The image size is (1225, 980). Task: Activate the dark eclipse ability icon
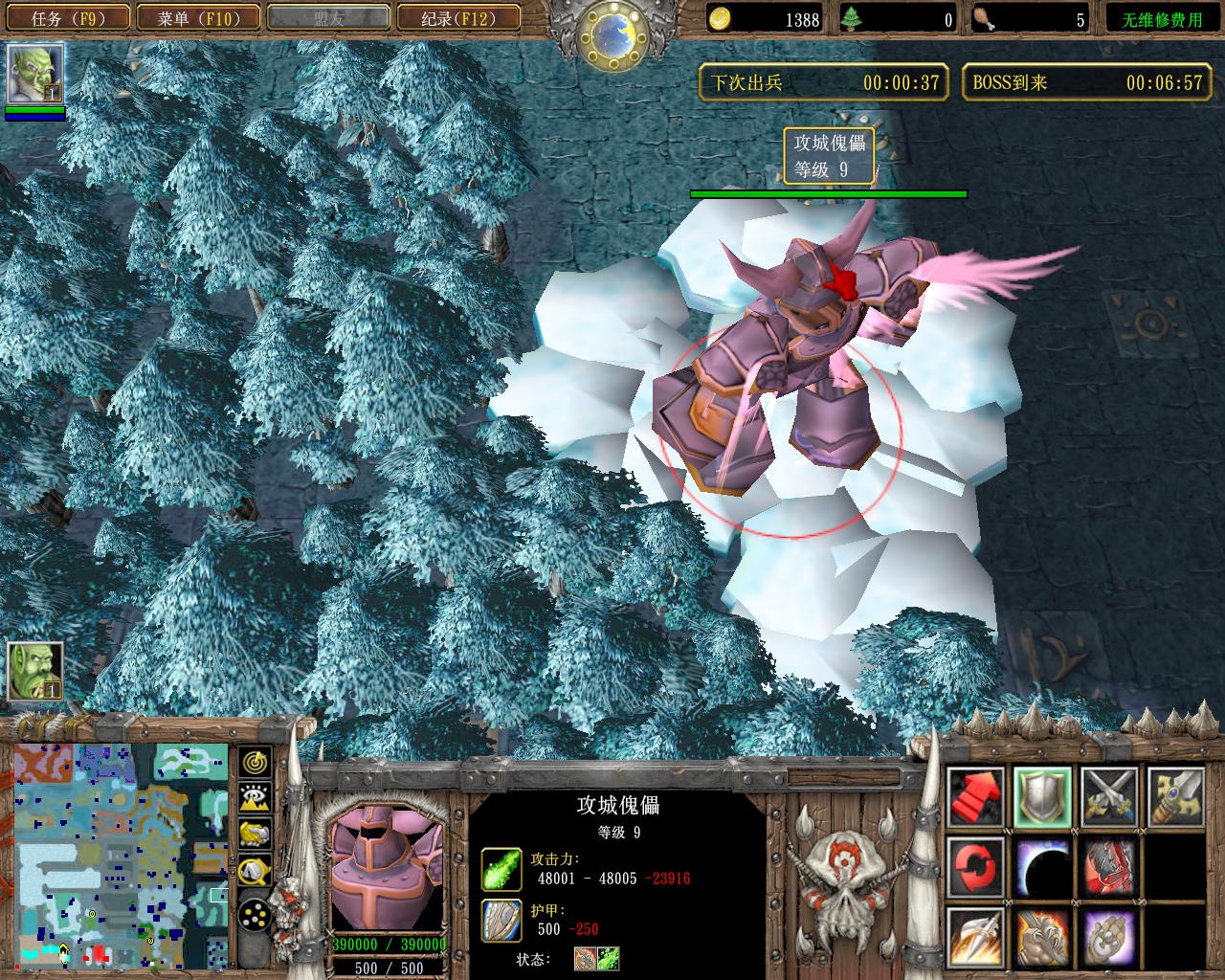click(x=1043, y=866)
